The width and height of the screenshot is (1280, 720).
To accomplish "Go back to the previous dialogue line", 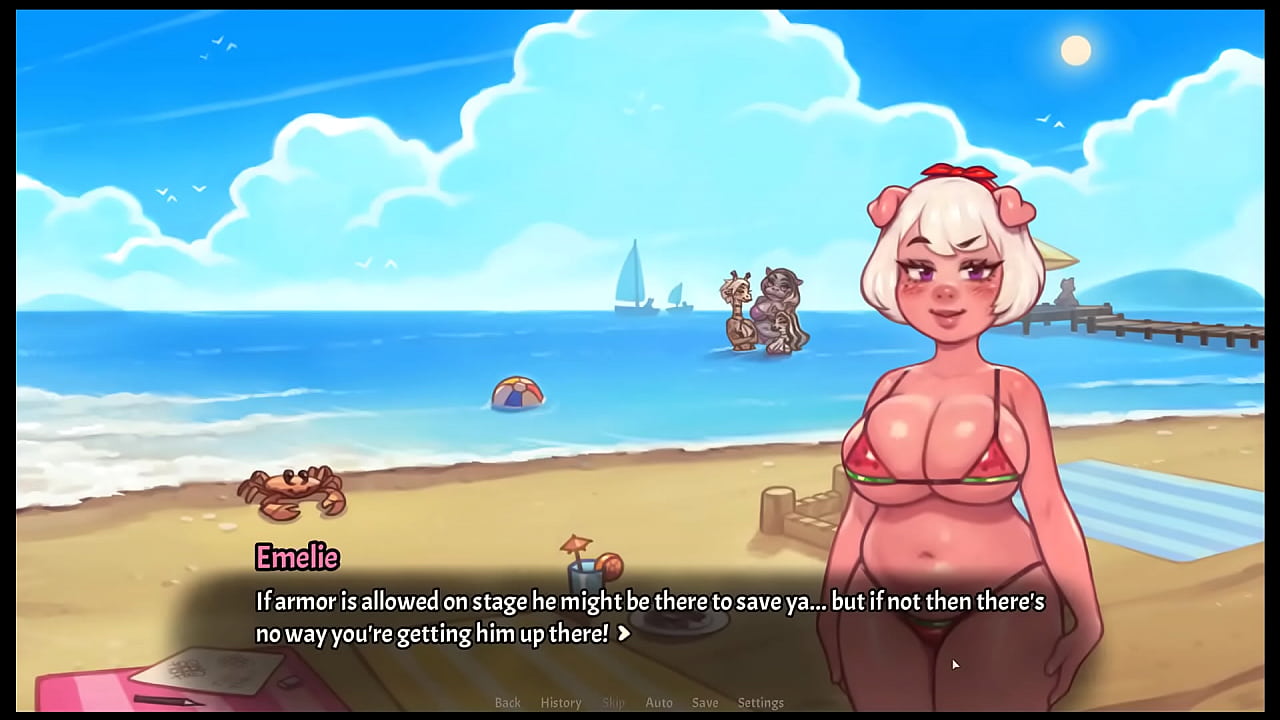I will pos(507,703).
